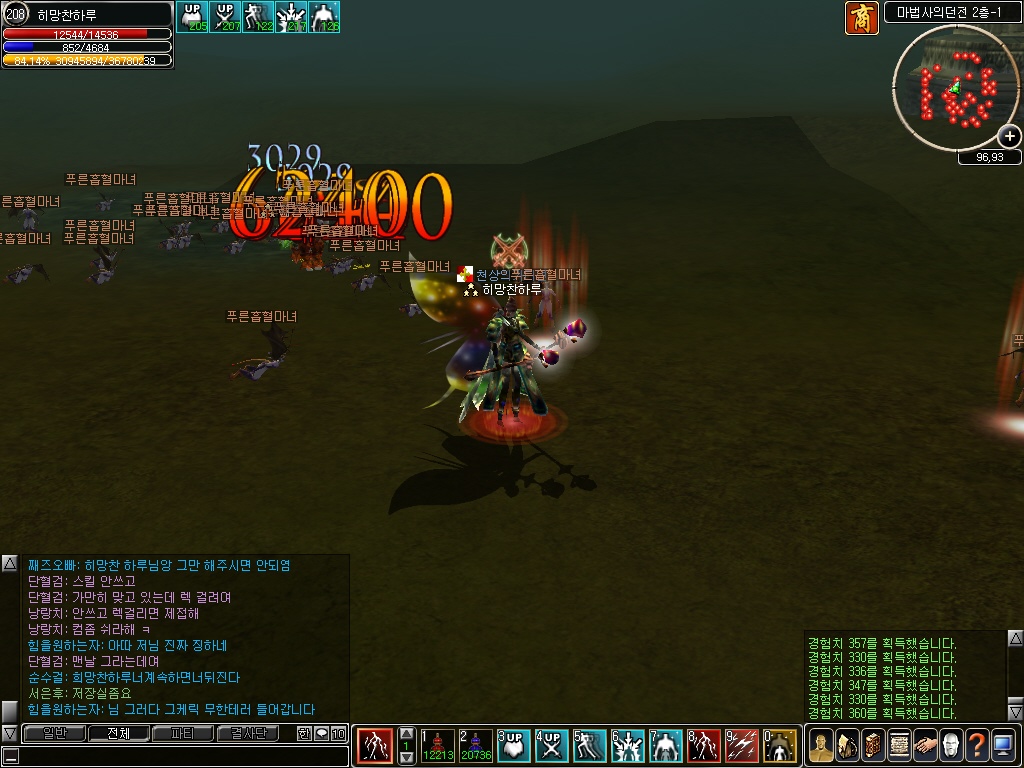Open the red 商 shop icon
Image resolution: width=1024 pixels, height=768 pixels.
coord(861,18)
